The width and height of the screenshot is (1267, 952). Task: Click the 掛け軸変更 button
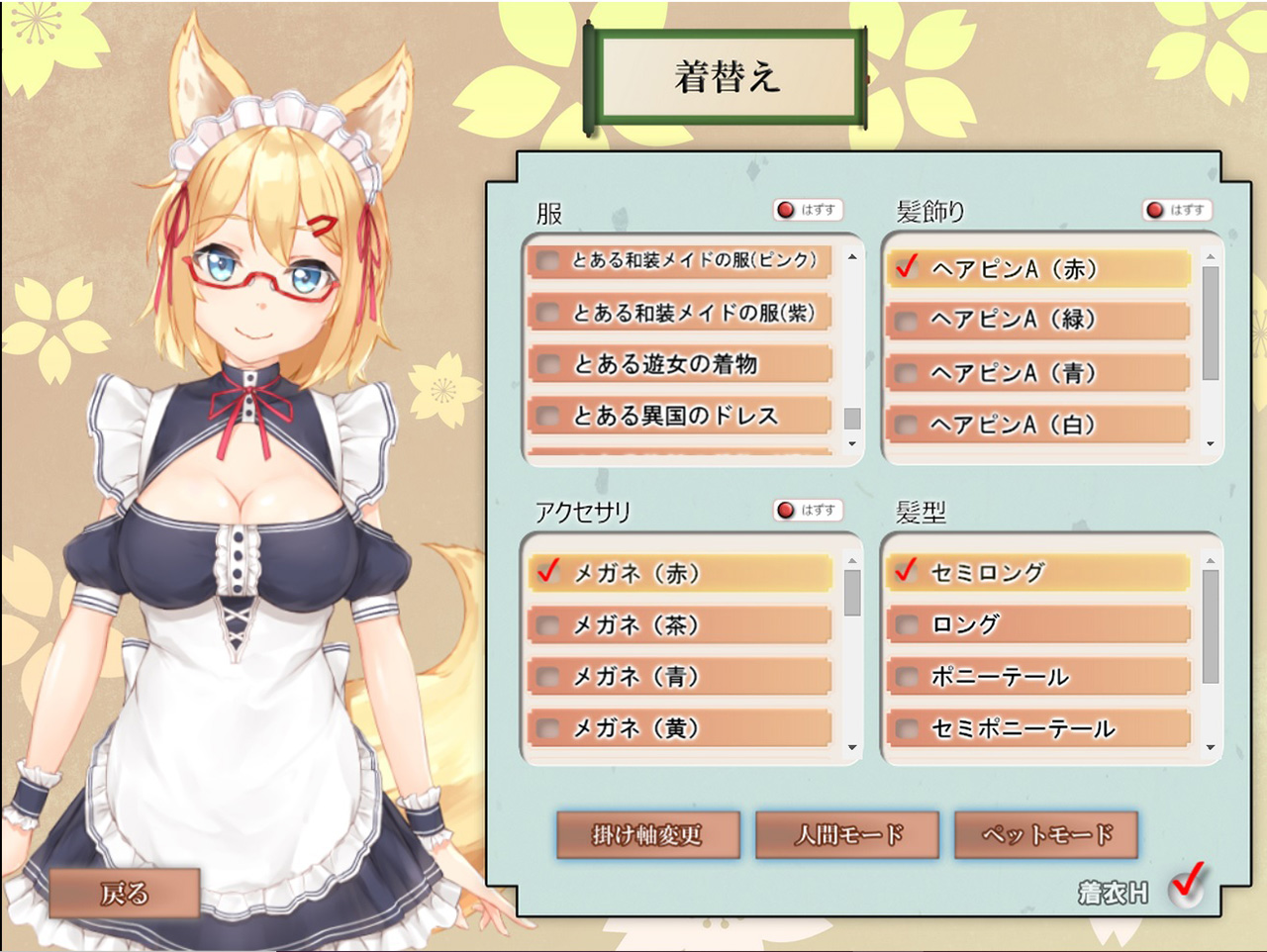point(647,835)
